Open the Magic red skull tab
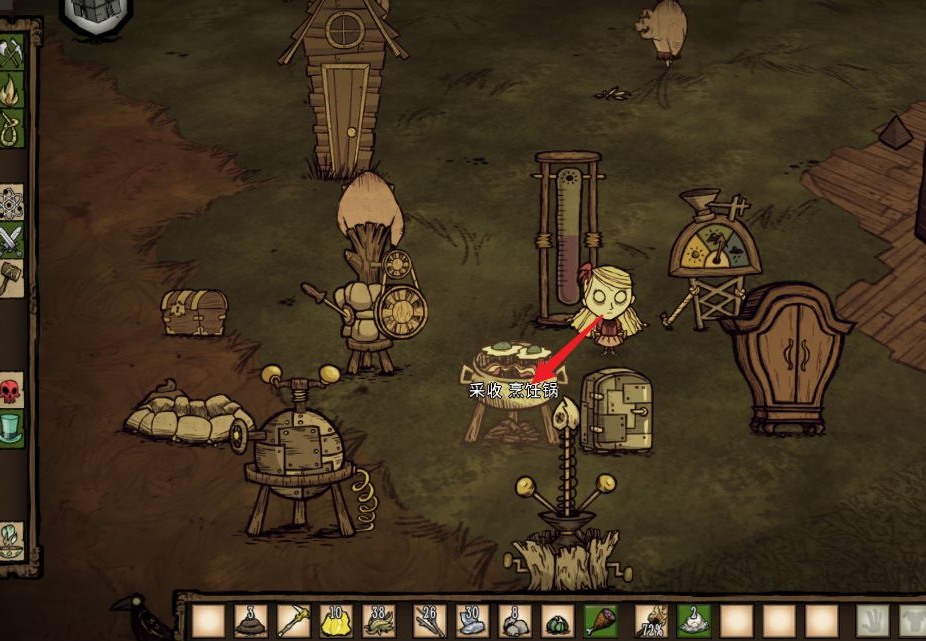Viewport: 926px width, 641px height. pyautogui.click(x=12, y=391)
